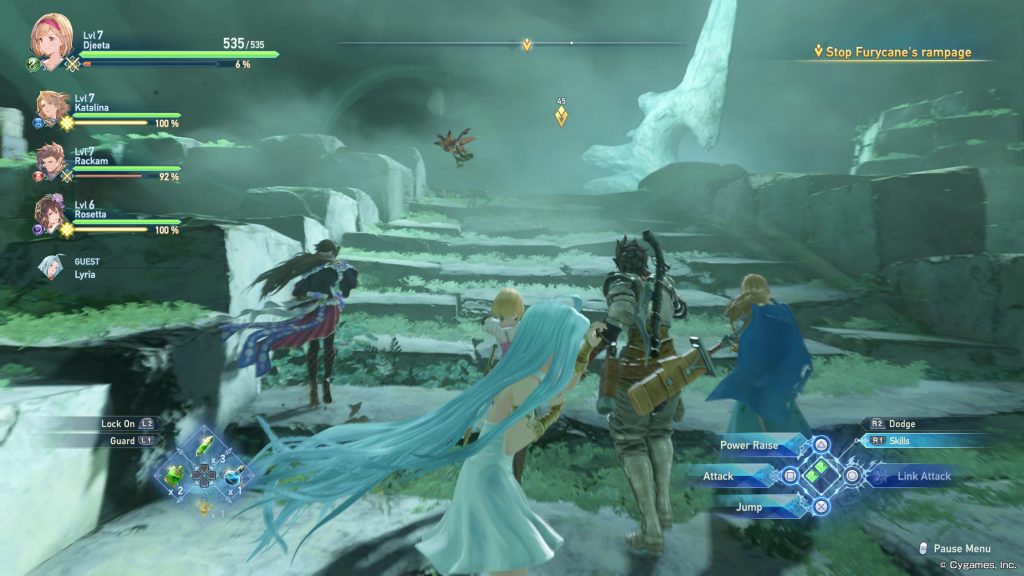Screen dimensions: 1024x576
Task: Click guest Lyria's portrait
Action: pyautogui.click(x=52, y=267)
